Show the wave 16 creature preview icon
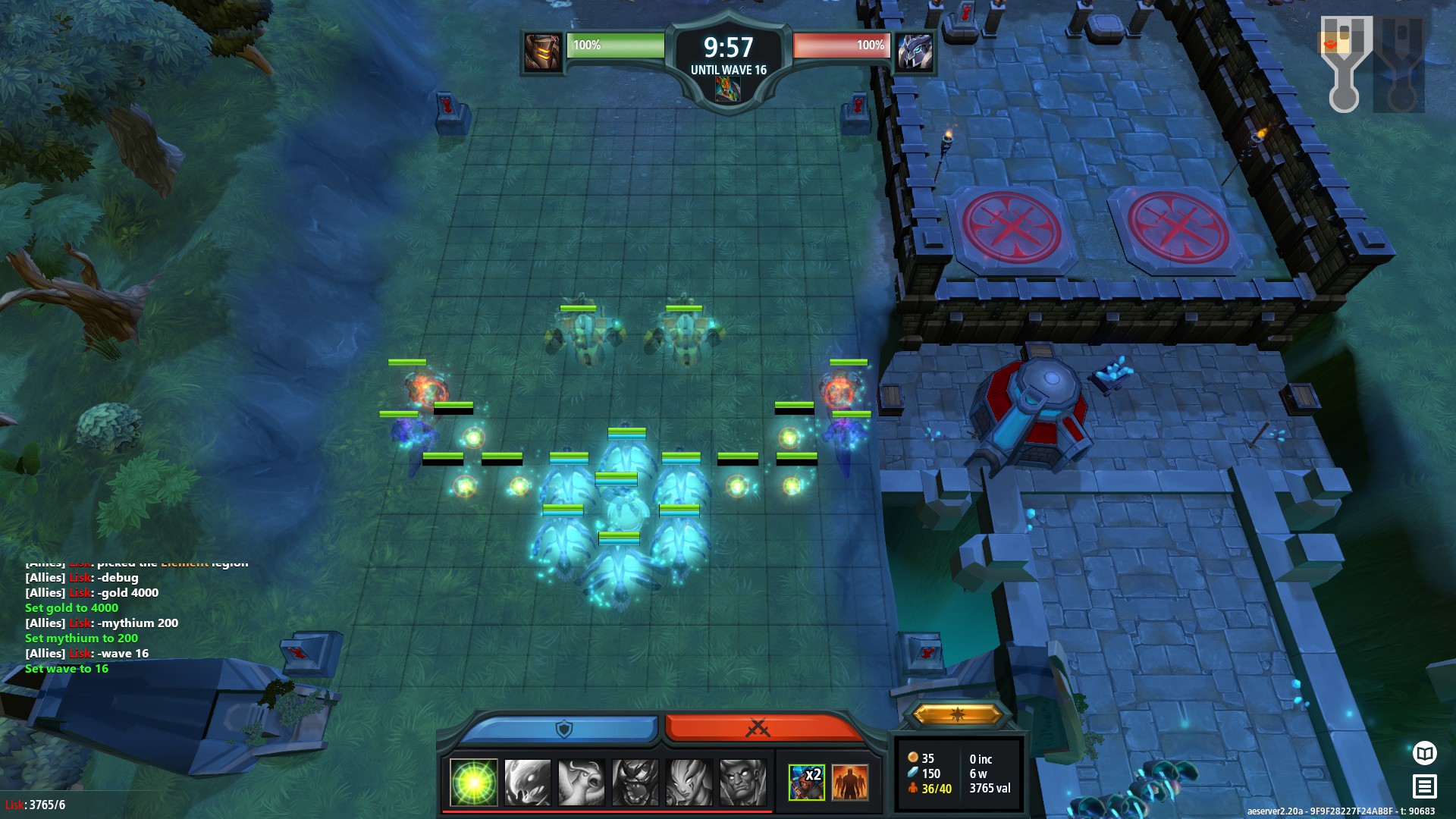The height and width of the screenshot is (819, 1456). (727, 89)
